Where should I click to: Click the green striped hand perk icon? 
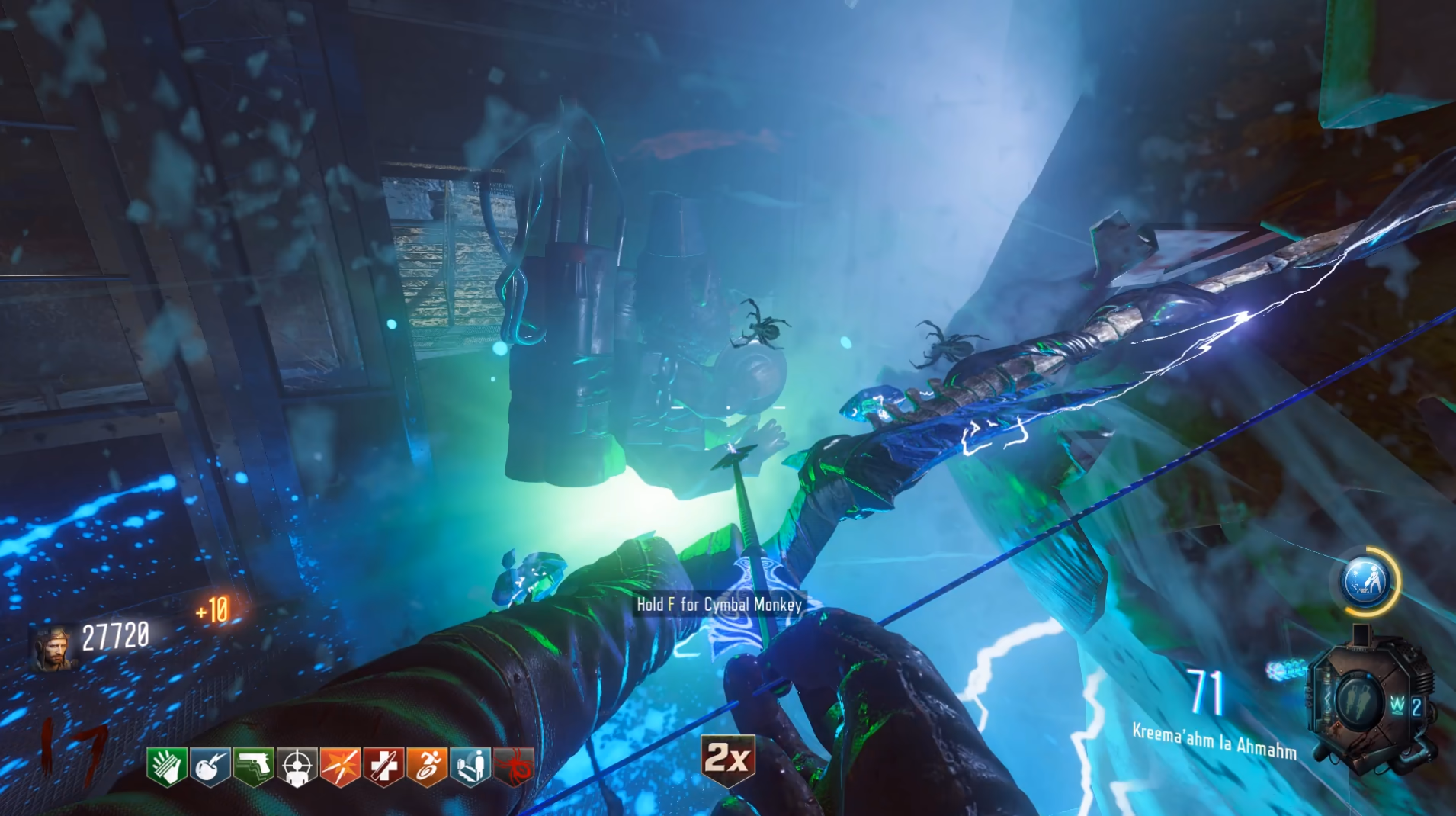click(x=167, y=766)
